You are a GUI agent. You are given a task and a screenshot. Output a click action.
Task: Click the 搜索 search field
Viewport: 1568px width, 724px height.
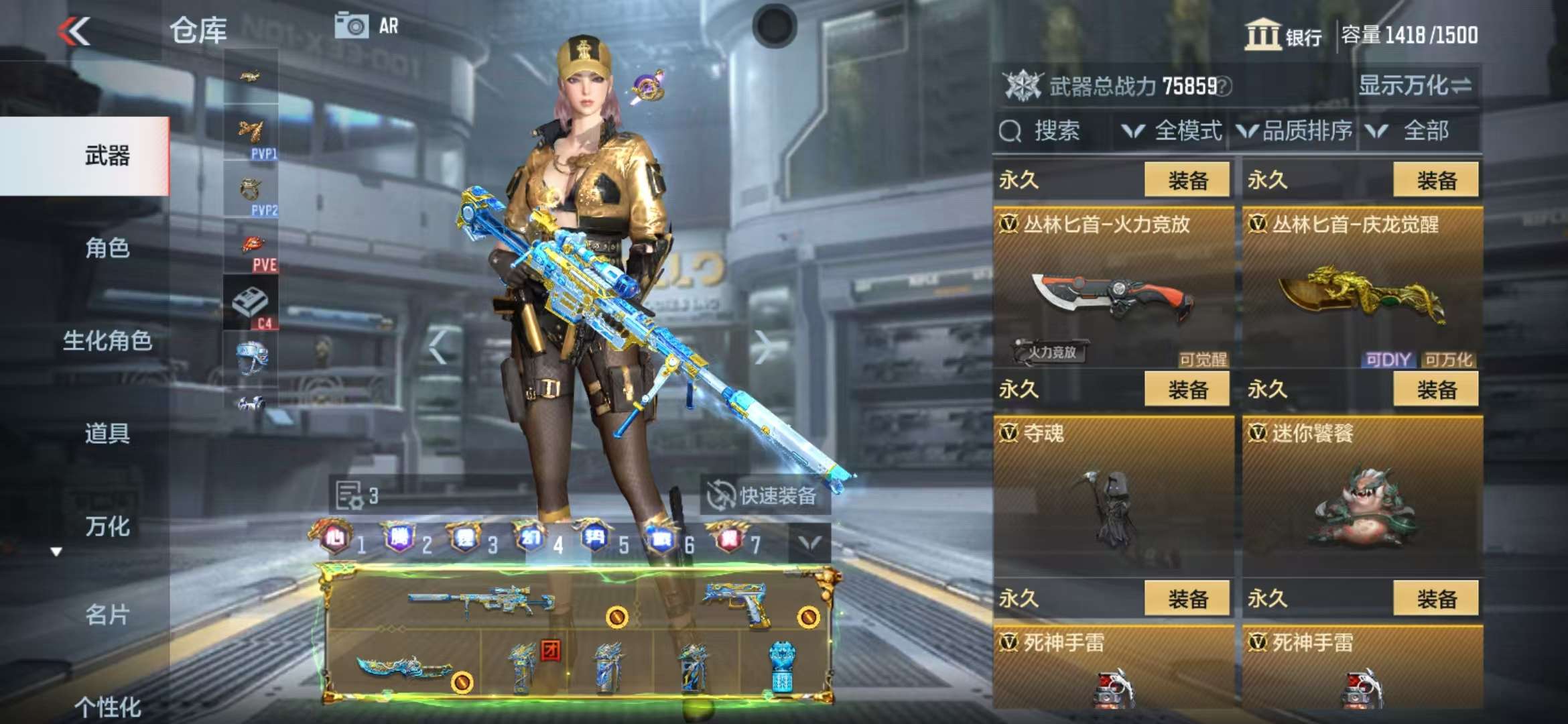(x=1055, y=131)
